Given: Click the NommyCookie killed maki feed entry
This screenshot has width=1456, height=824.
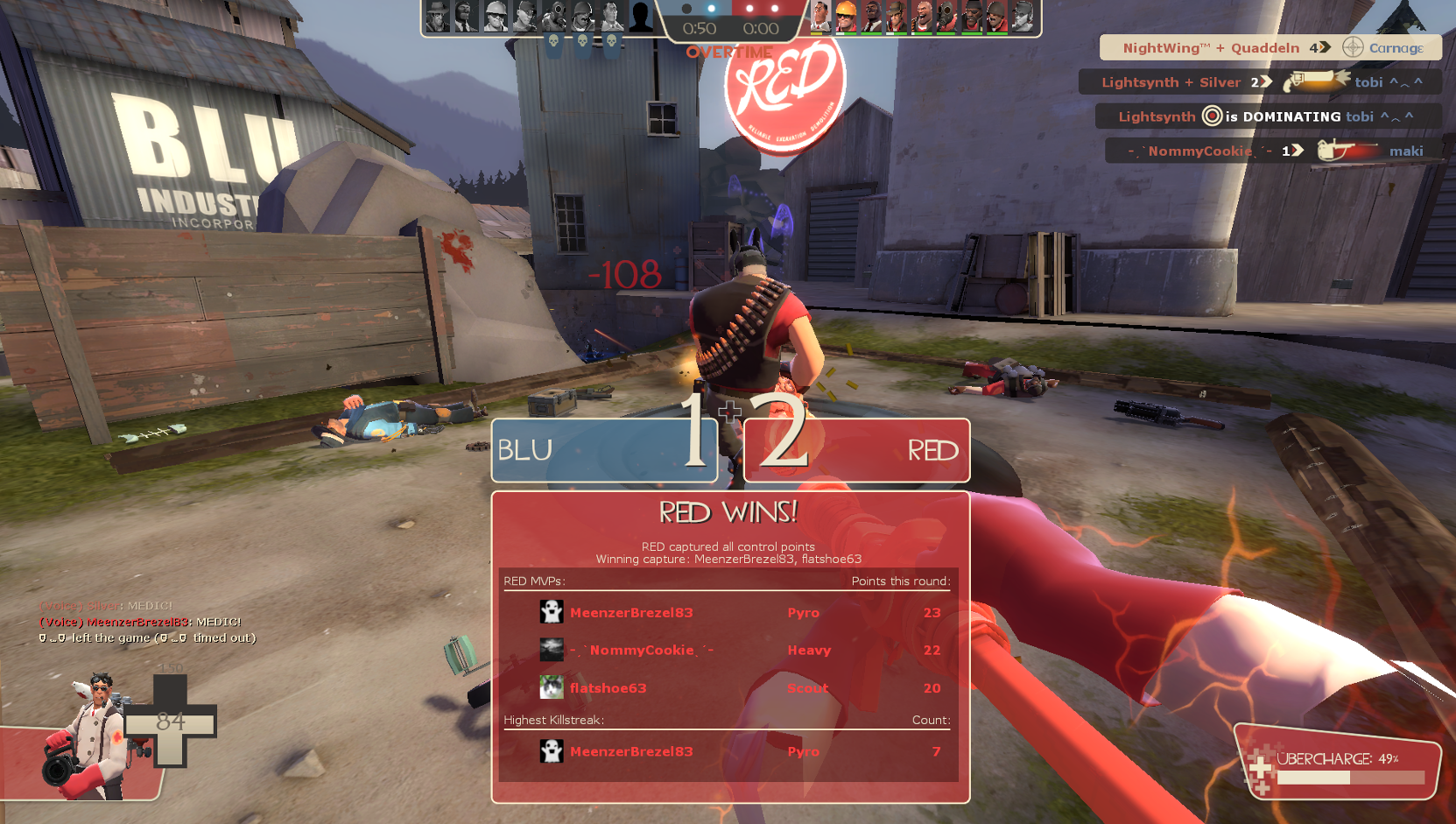Looking at the screenshot, I should click(1273, 151).
